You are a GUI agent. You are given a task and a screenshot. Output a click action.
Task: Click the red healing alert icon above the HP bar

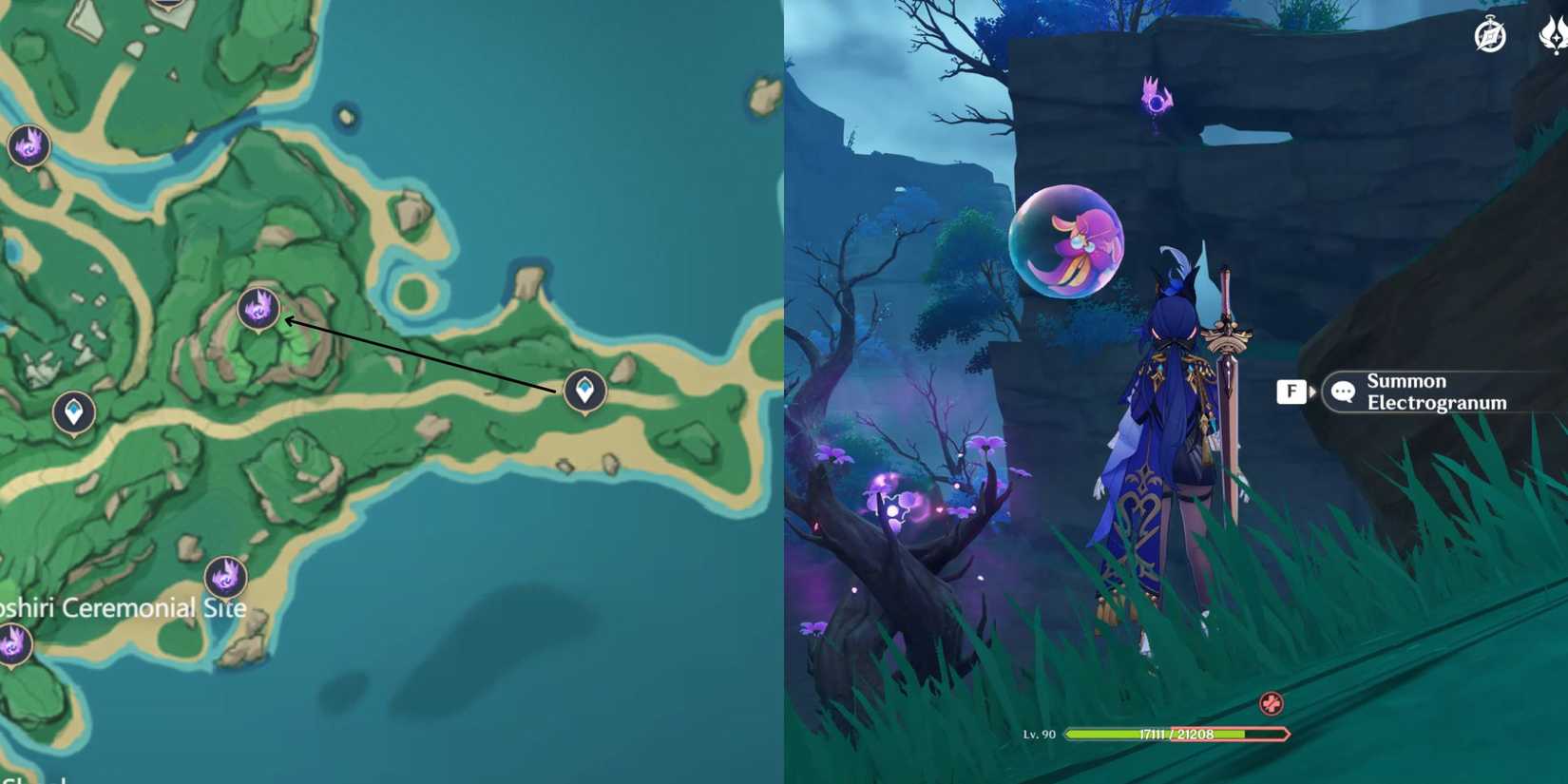[x=1272, y=705]
